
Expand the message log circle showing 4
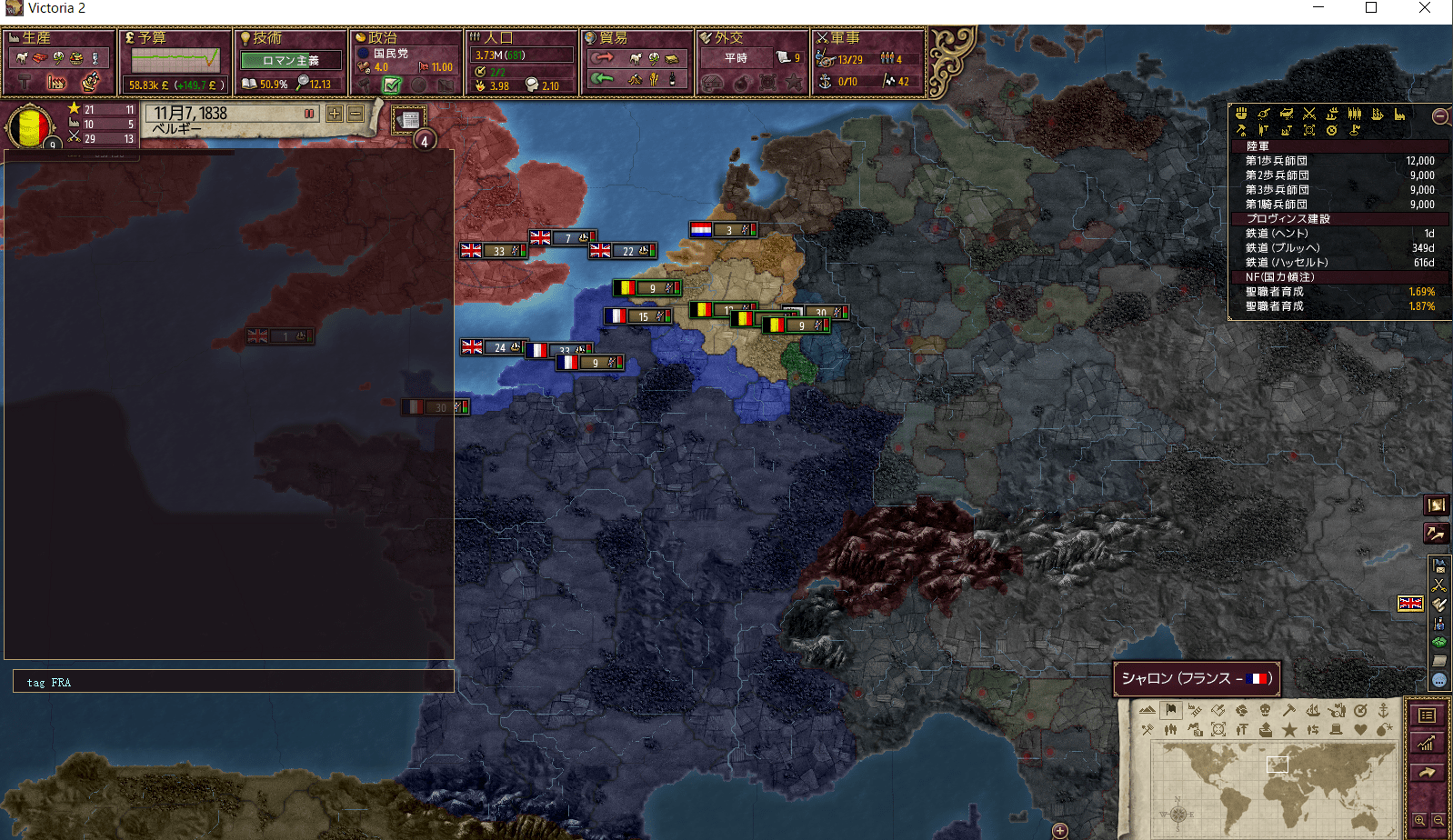pos(423,141)
